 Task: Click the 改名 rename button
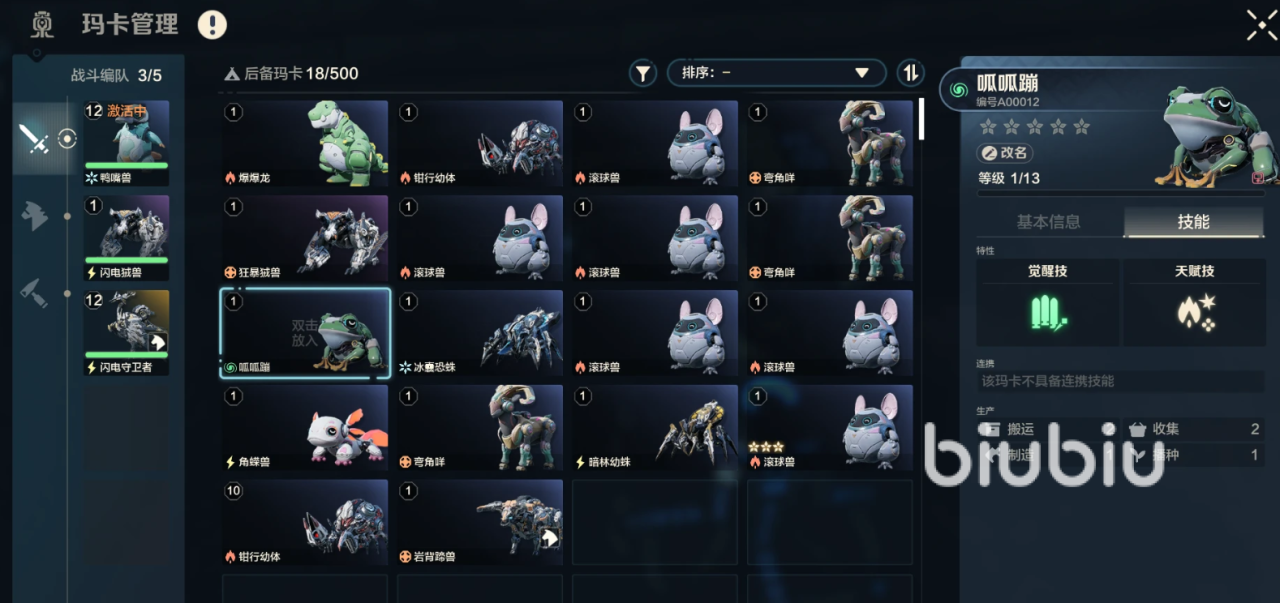click(1005, 154)
